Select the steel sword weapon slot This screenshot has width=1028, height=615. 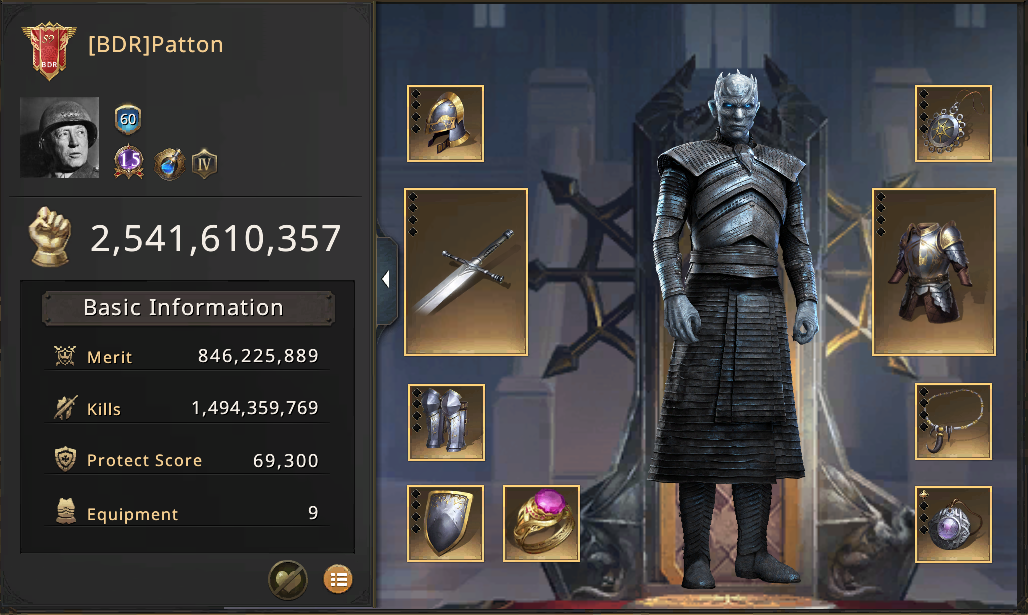tap(466, 271)
